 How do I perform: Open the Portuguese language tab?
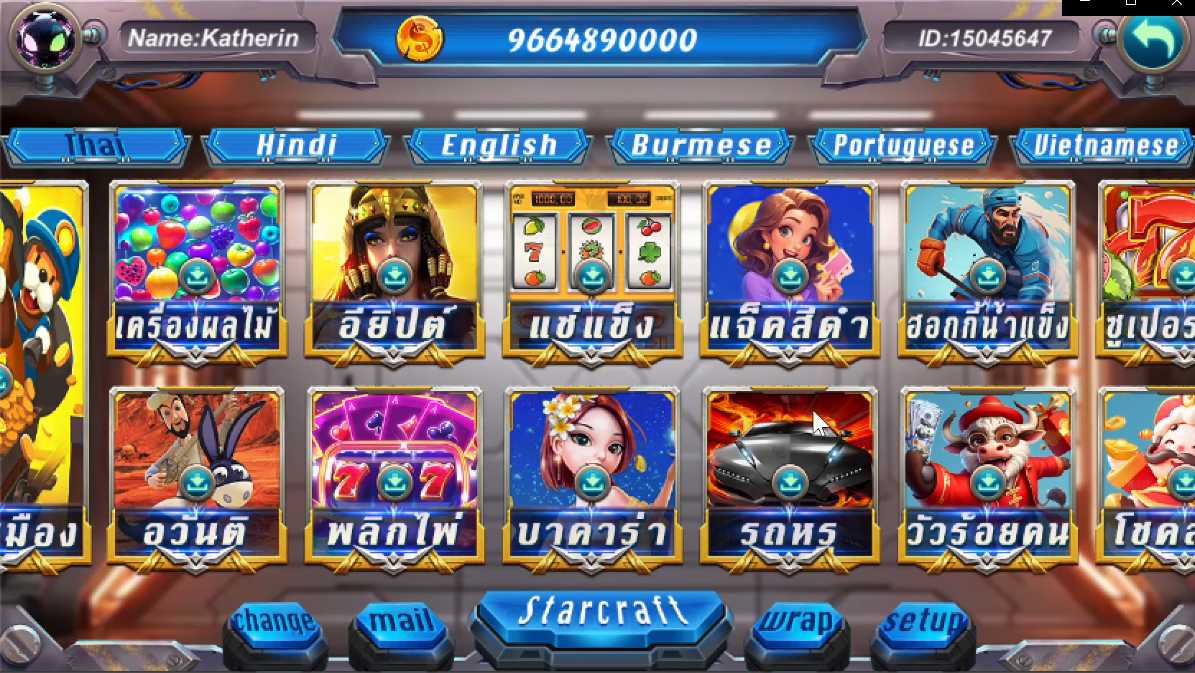[903, 146]
